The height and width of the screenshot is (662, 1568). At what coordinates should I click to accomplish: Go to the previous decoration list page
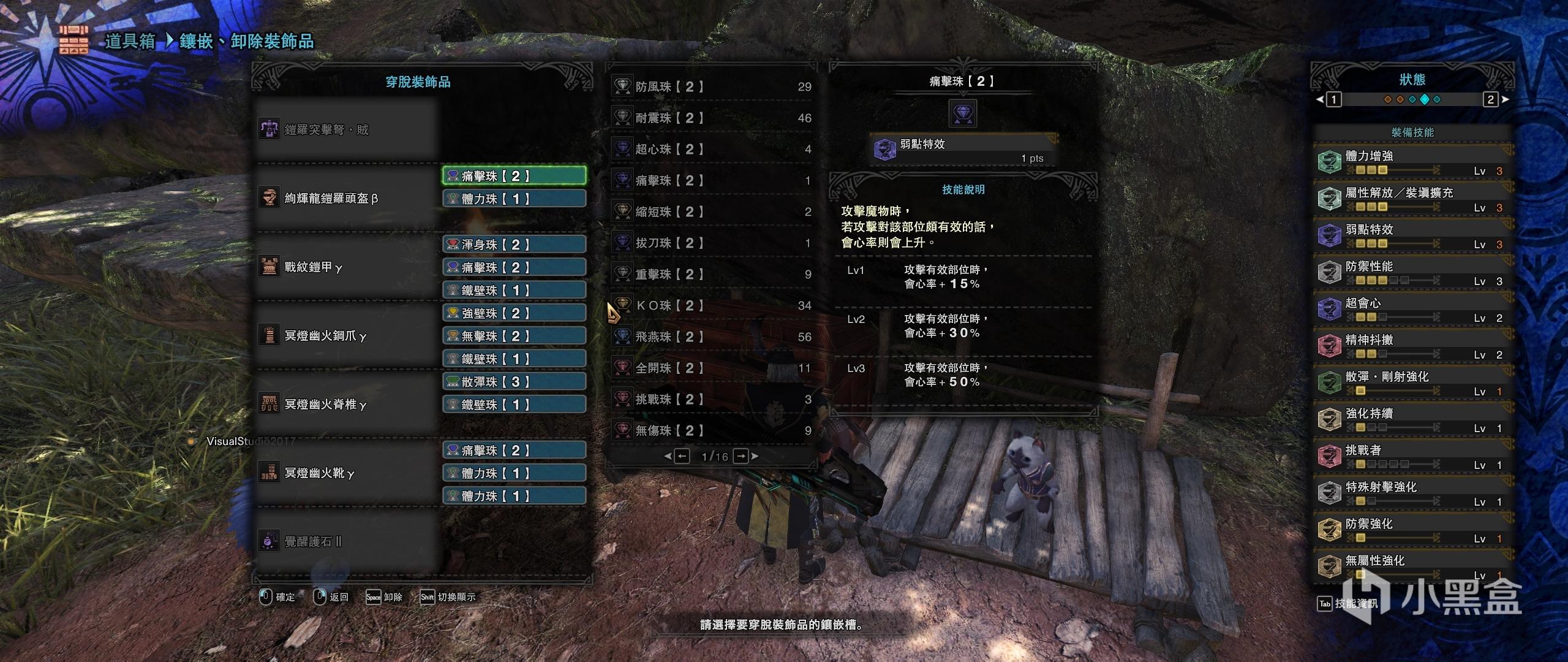coord(682,456)
